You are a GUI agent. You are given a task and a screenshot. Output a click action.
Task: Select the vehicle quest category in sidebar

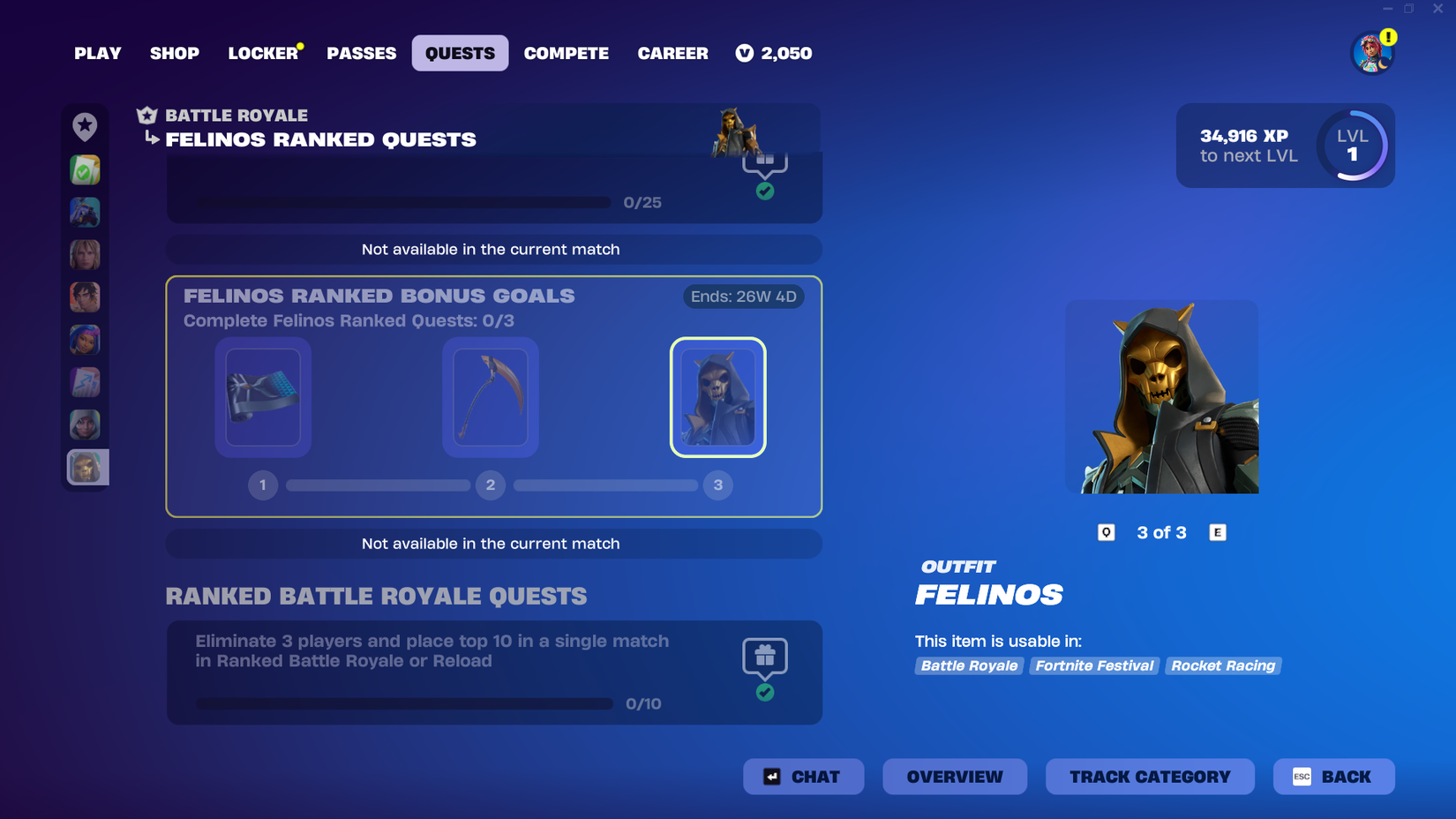click(x=85, y=212)
